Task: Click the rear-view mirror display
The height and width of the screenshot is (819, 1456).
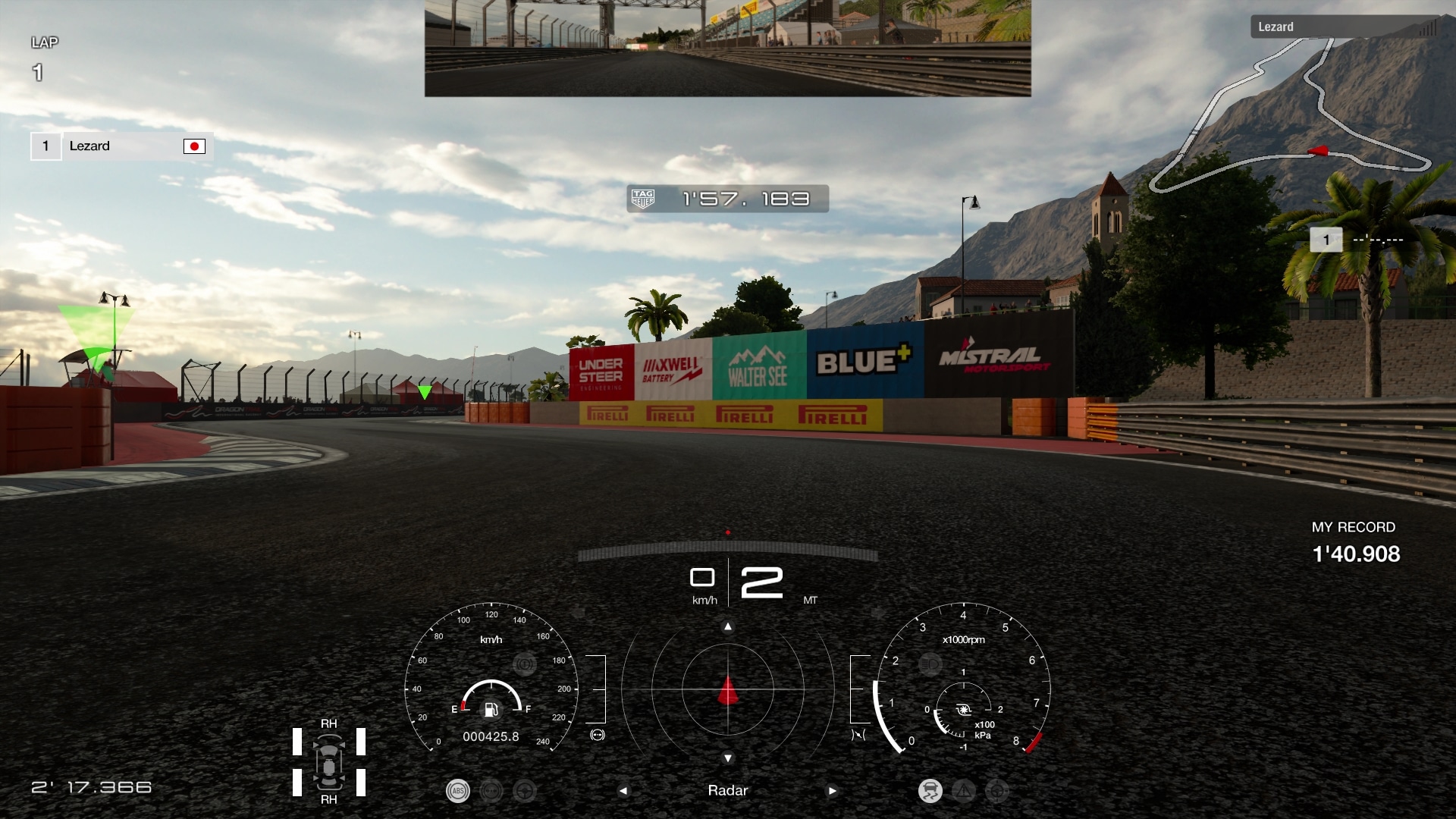Action: (x=727, y=48)
